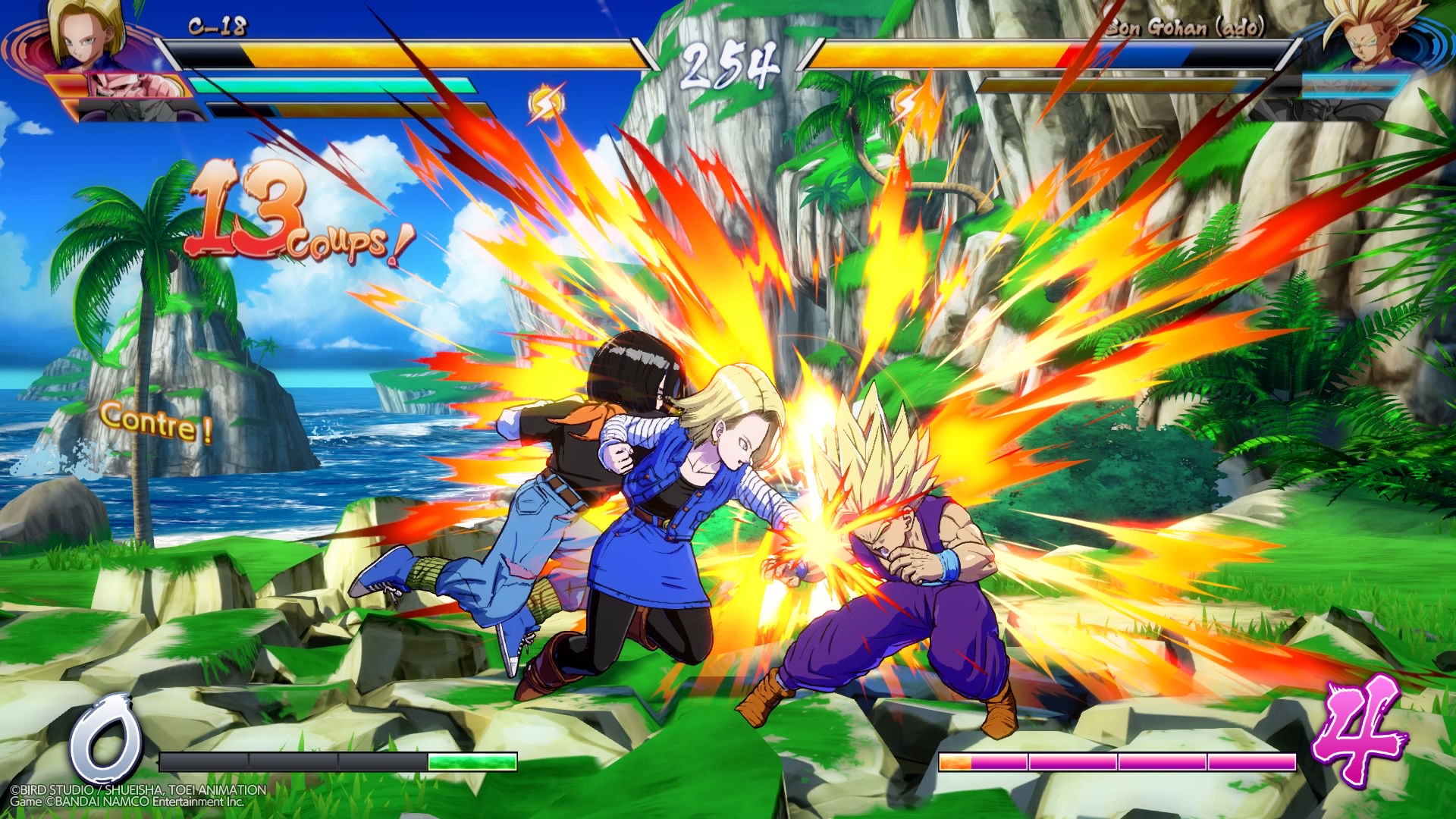1456x819 pixels.
Task: Activate C-18's Sparking lightning icon
Action: (x=546, y=105)
